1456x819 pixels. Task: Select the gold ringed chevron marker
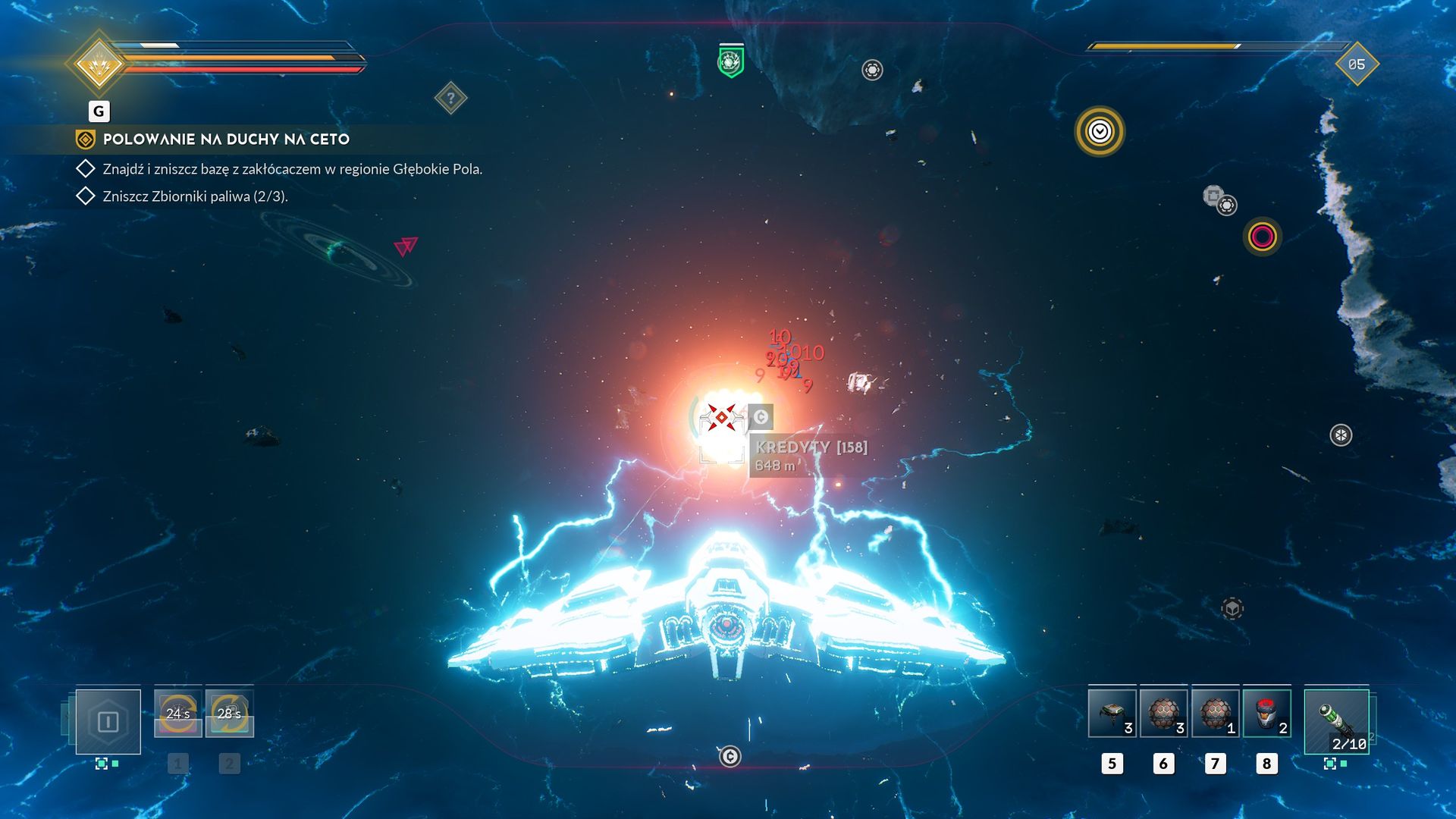click(x=1100, y=132)
